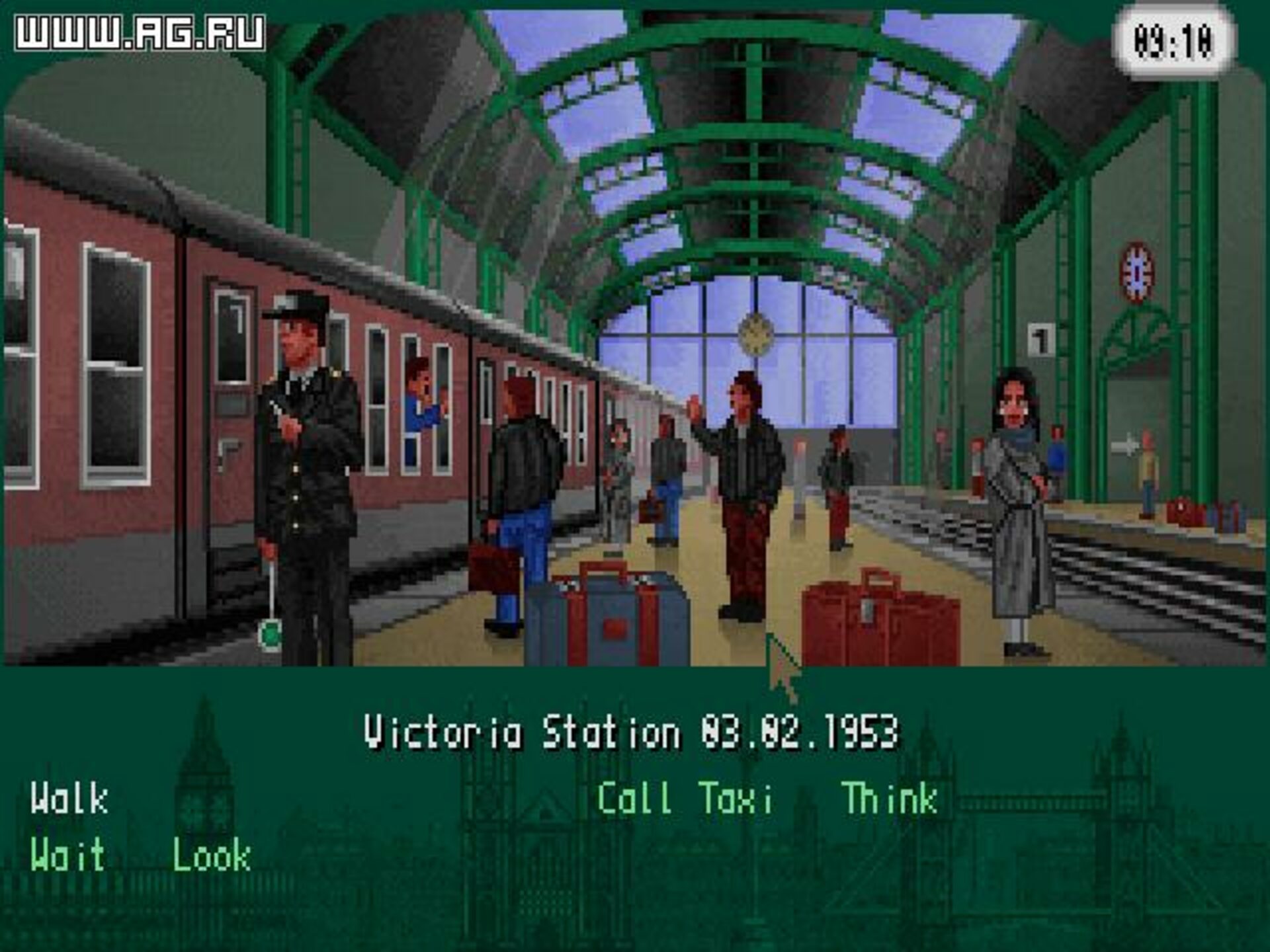The height and width of the screenshot is (952, 1270).
Task: Select the Walk command
Action: click(69, 798)
